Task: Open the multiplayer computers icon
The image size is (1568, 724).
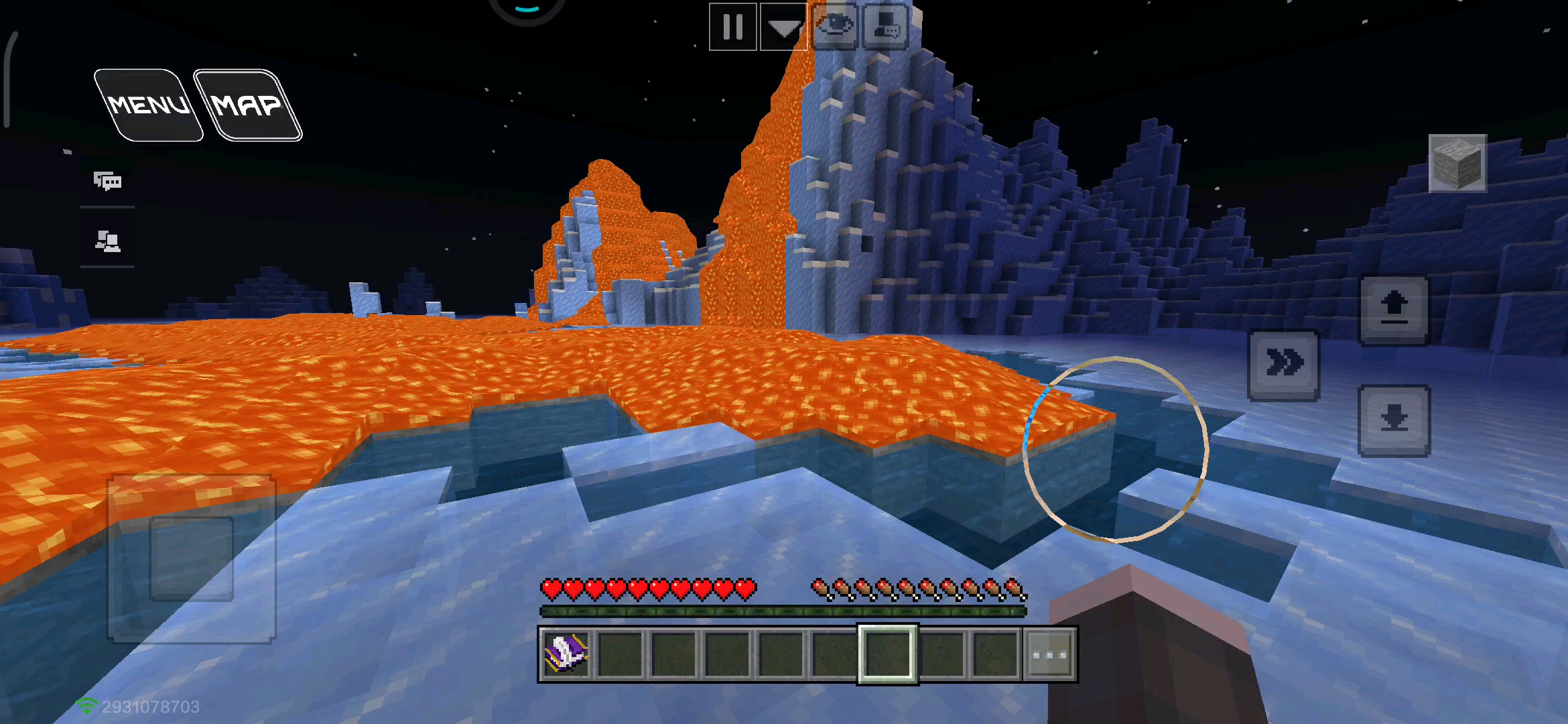Action: pyautogui.click(x=107, y=240)
